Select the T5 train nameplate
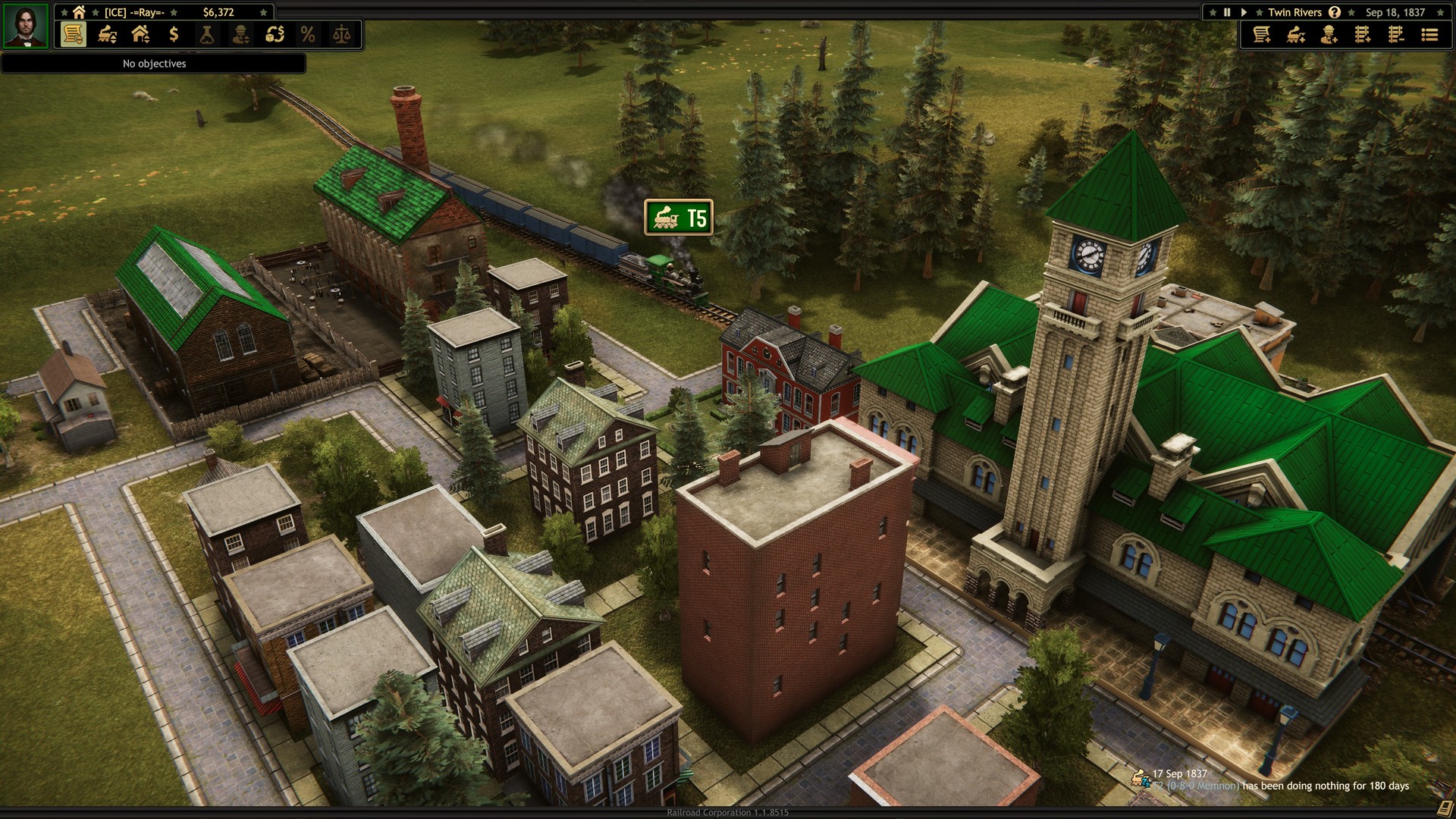Image resolution: width=1456 pixels, height=819 pixels. tap(679, 218)
